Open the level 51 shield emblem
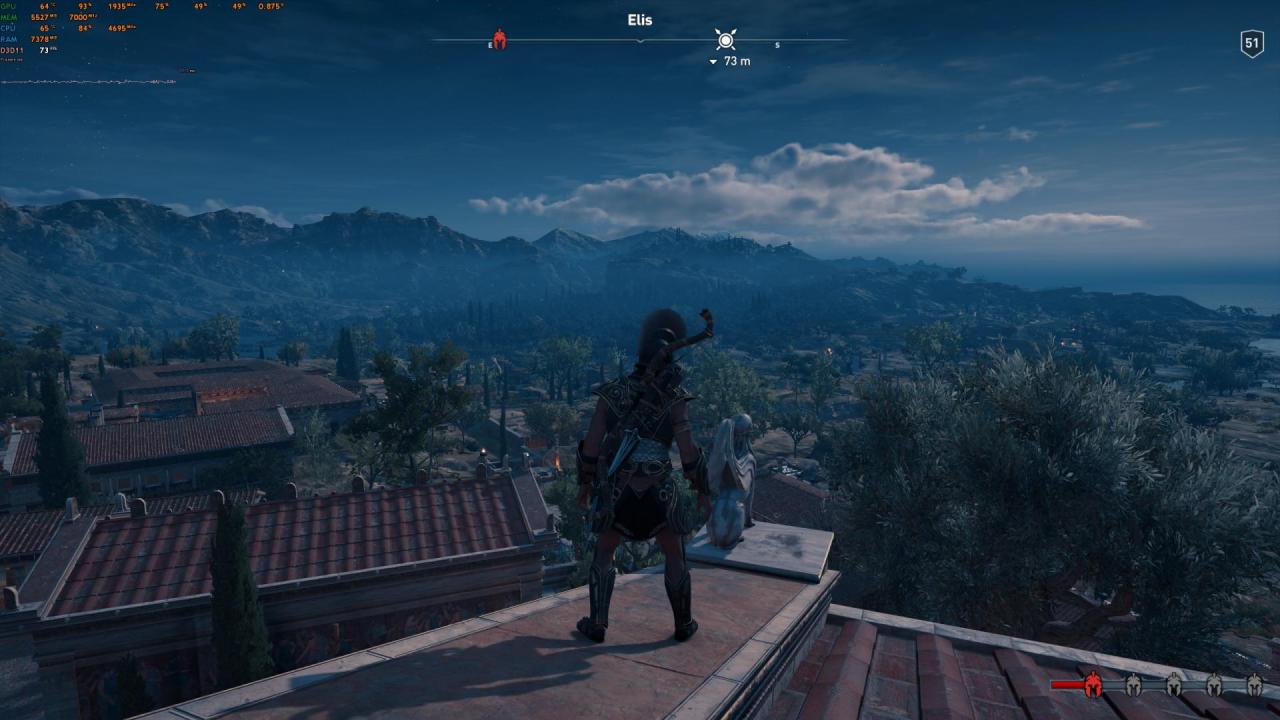This screenshot has height=720, width=1280. point(1251,42)
